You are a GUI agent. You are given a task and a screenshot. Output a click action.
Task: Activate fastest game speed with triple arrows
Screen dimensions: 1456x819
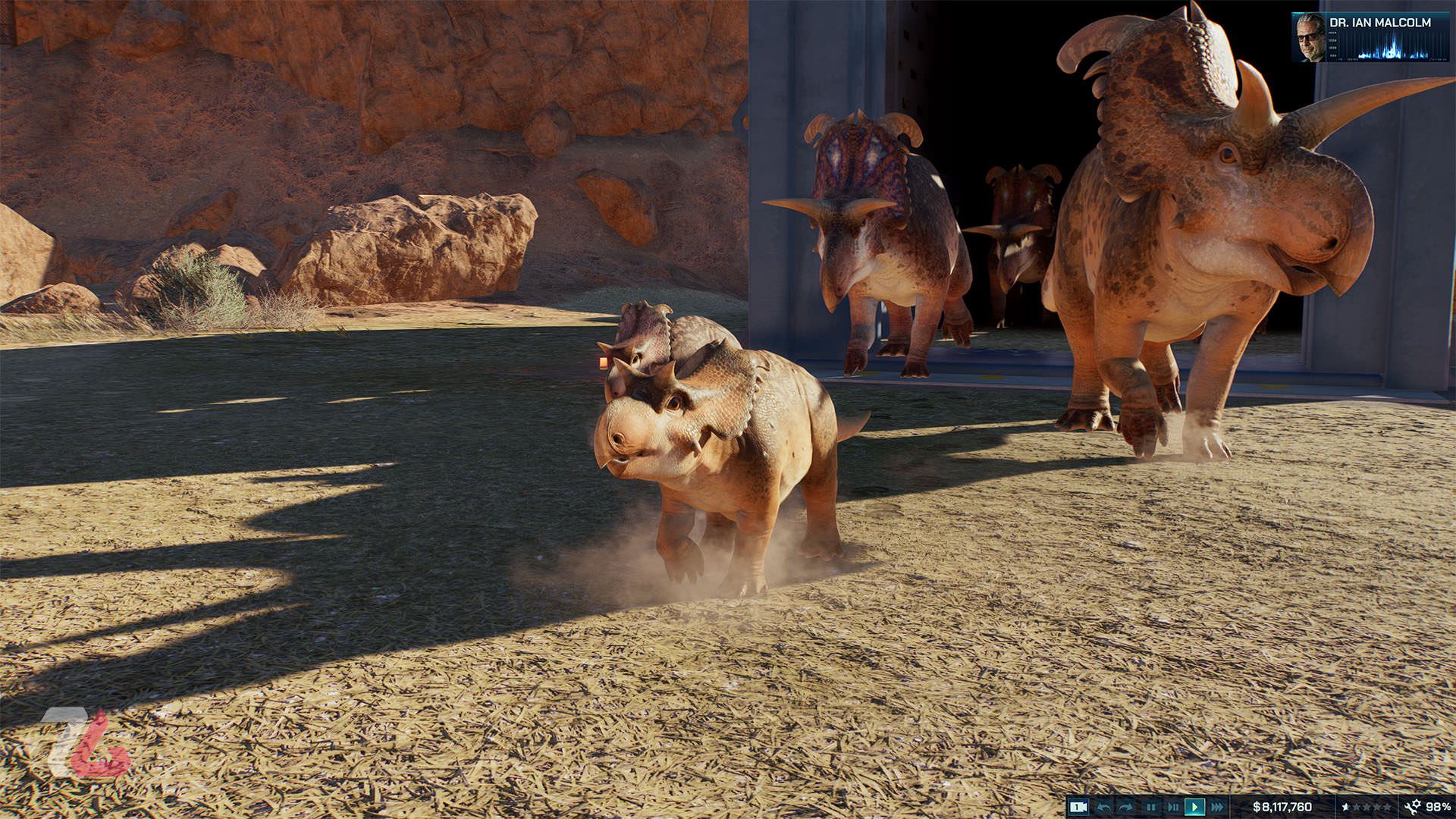[x=1216, y=806]
